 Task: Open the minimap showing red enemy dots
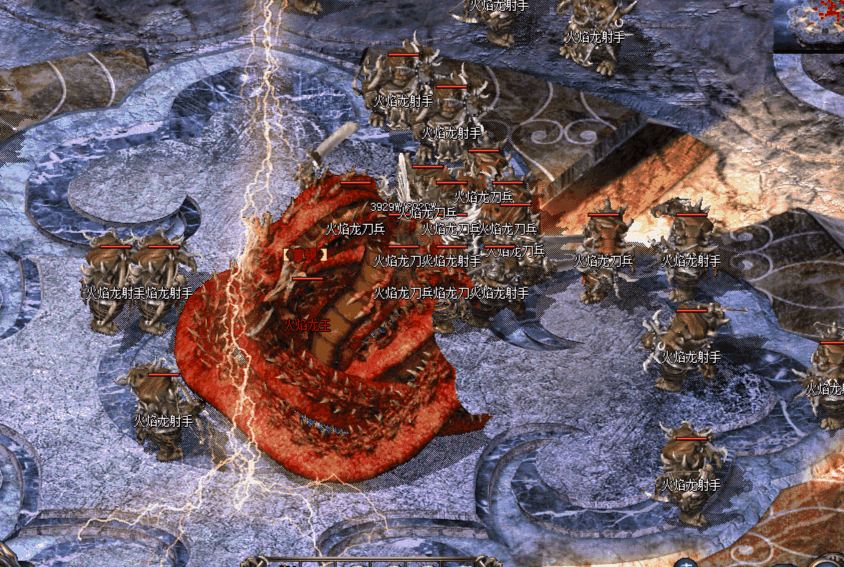click(x=811, y=22)
